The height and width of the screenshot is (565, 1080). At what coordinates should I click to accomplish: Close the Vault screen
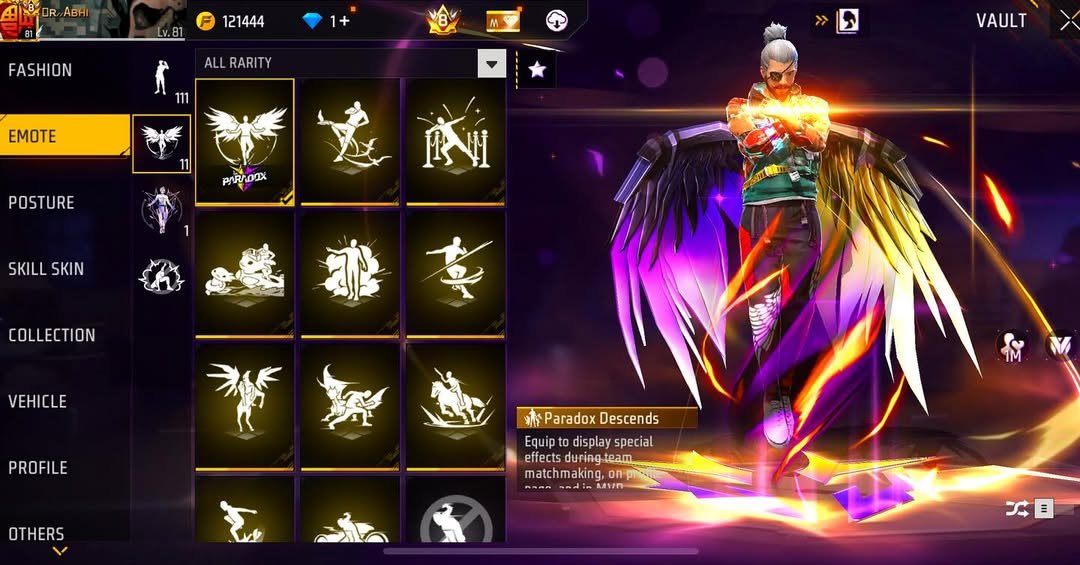point(1067,21)
